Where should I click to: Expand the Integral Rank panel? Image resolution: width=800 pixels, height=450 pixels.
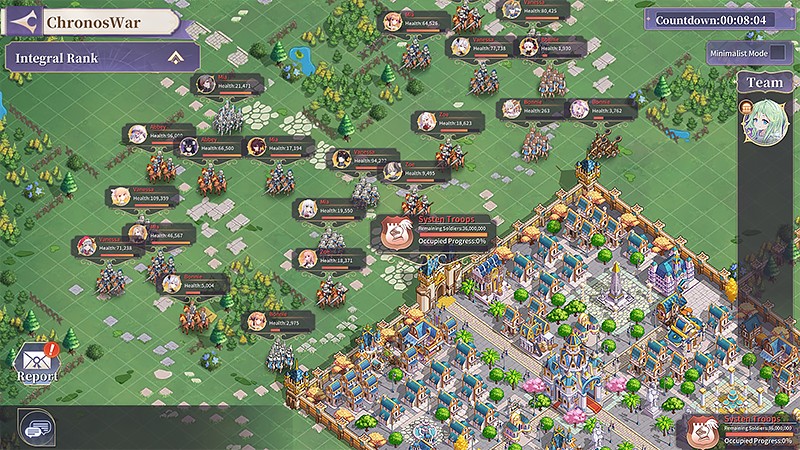click(x=177, y=57)
